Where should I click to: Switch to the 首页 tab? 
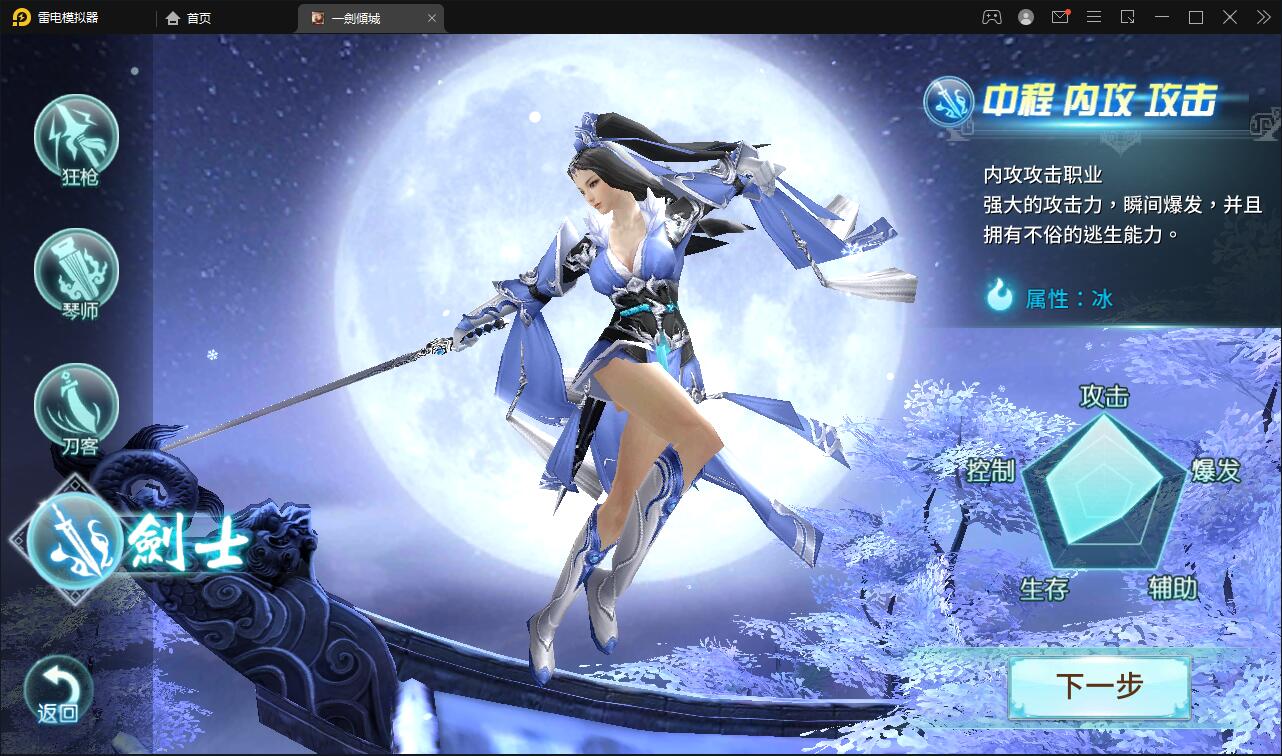pos(188,17)
